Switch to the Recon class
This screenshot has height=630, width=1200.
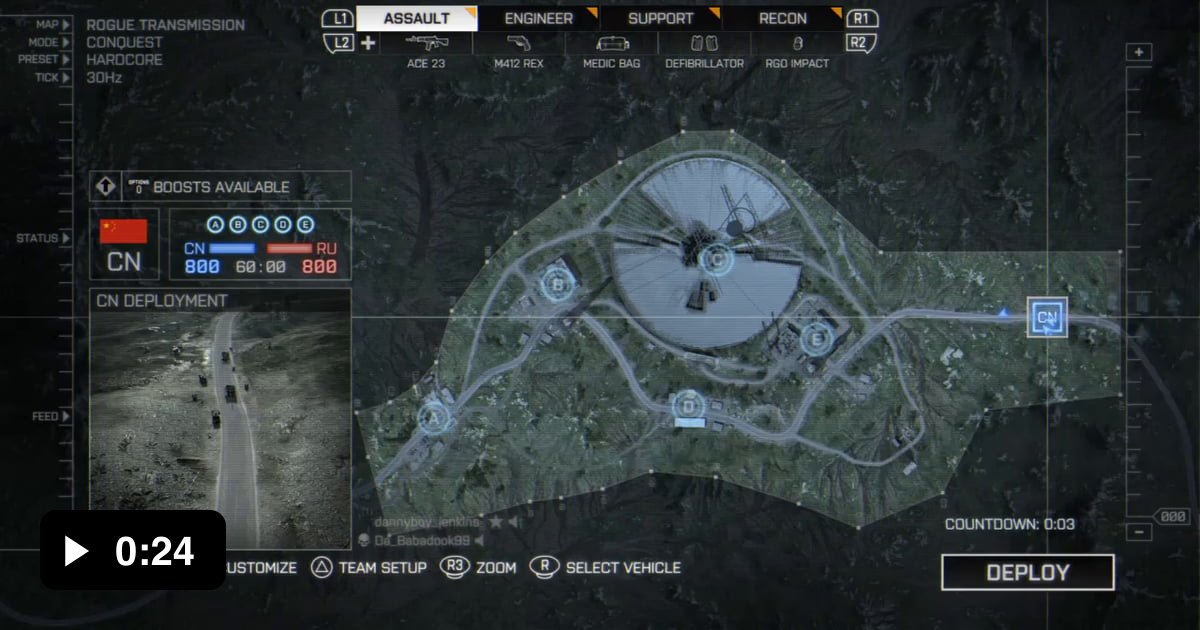click(782, 18)
